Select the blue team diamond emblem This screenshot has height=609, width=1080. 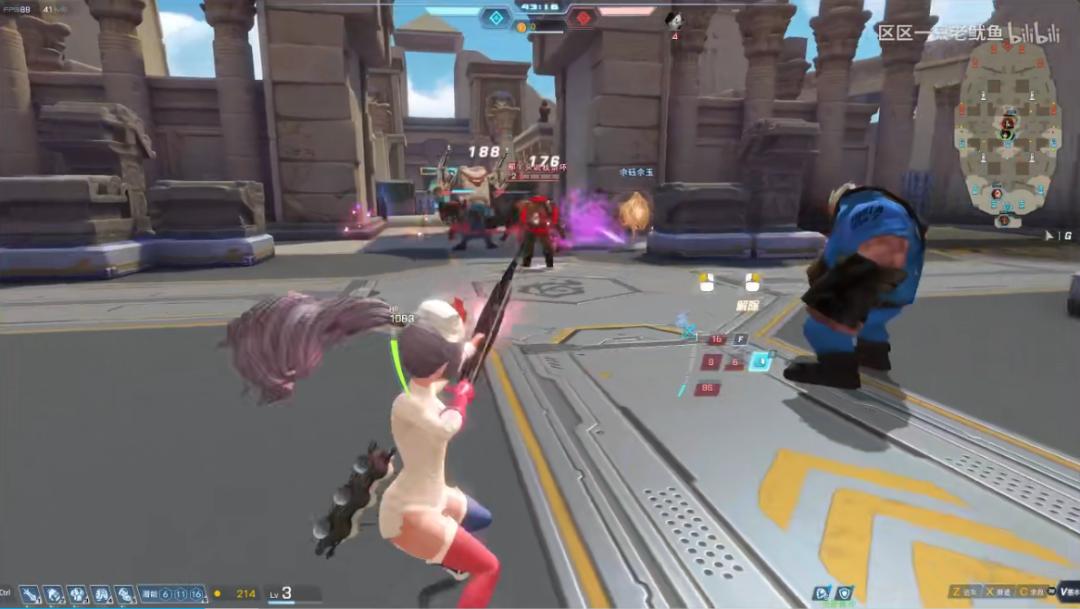(495, 17)
